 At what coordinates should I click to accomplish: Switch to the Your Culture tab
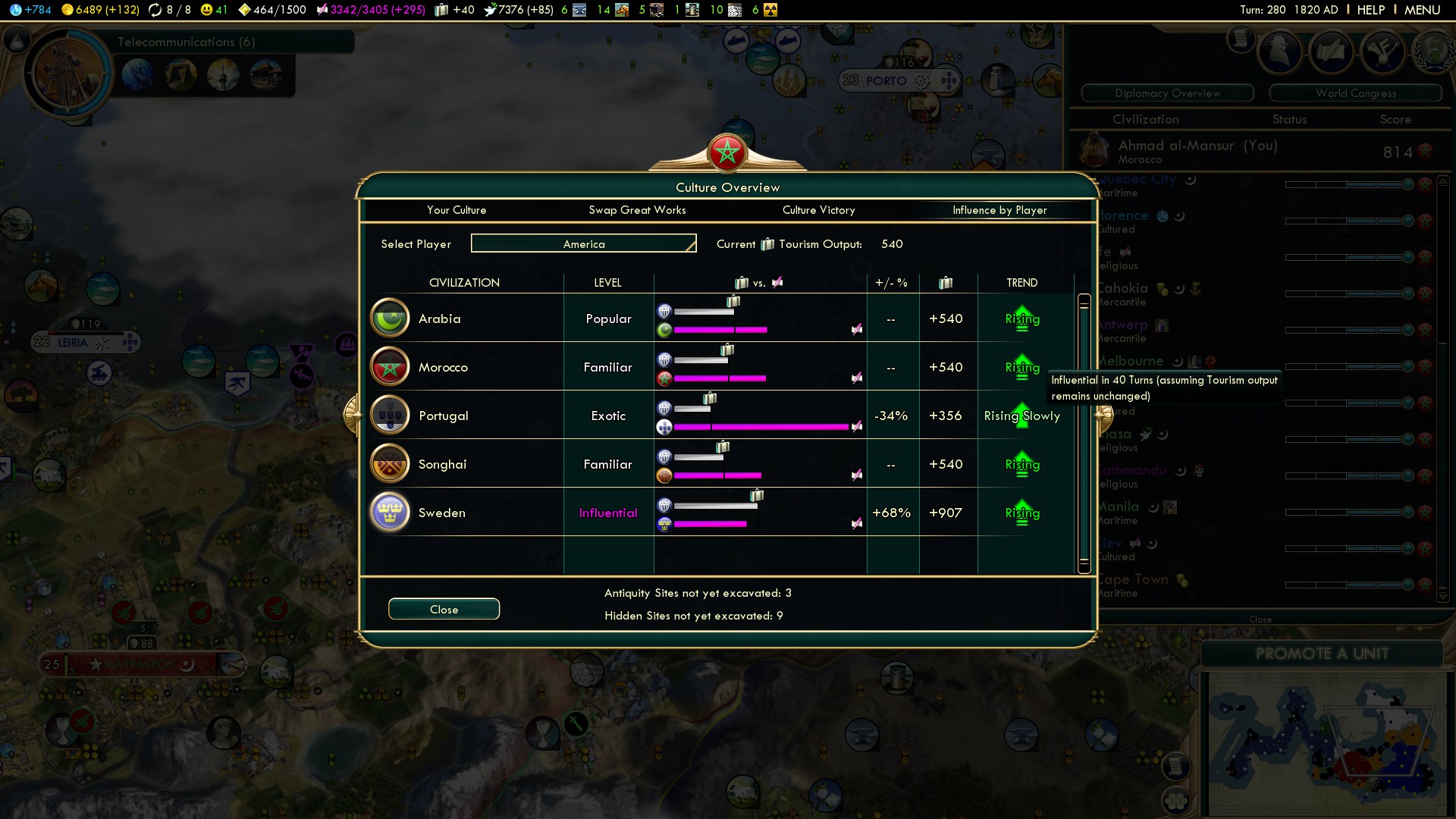pos(457,210)
